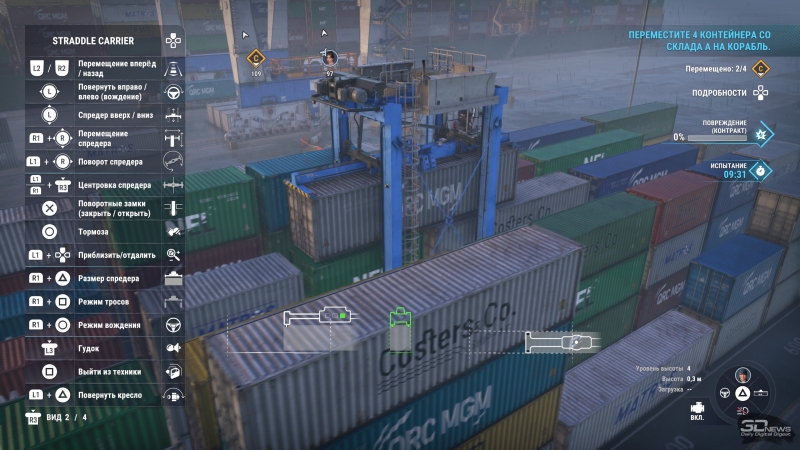Click the ИСПЫТАНИЕ stopwatch icon
The width and height of the screenshot is (800, 450).
(x=762, y=171)
